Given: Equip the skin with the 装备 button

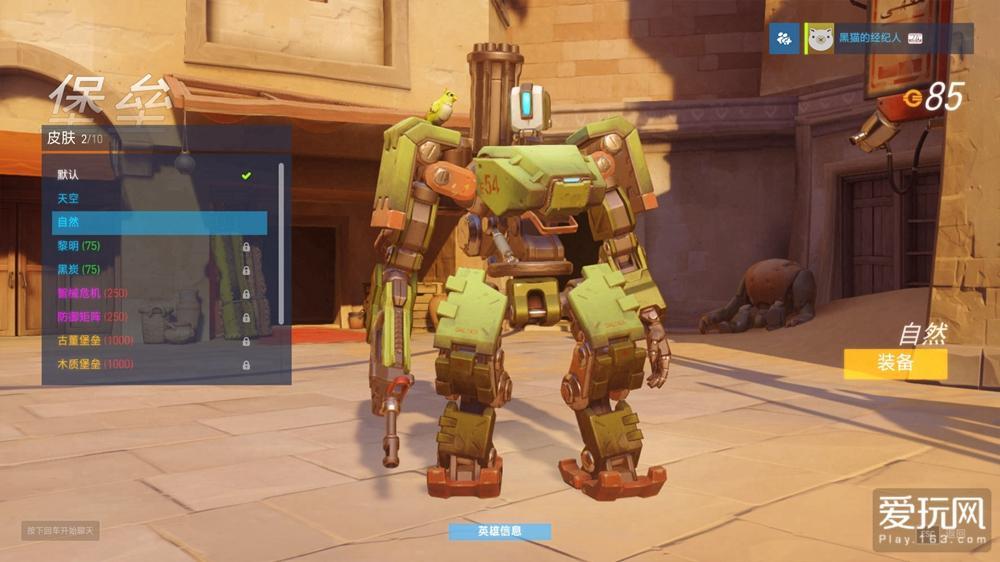Looking at the screenshot, I should 895,363.
